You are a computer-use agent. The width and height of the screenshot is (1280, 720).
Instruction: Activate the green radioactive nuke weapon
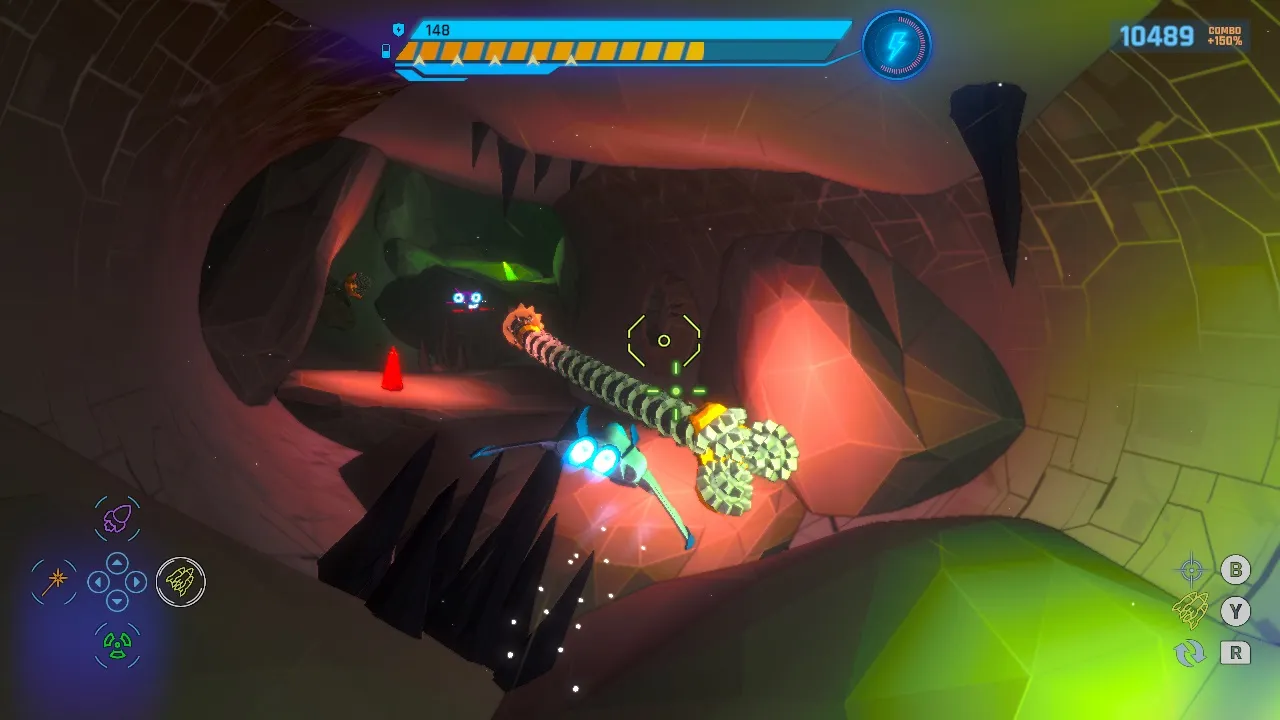tap(118, 645)
